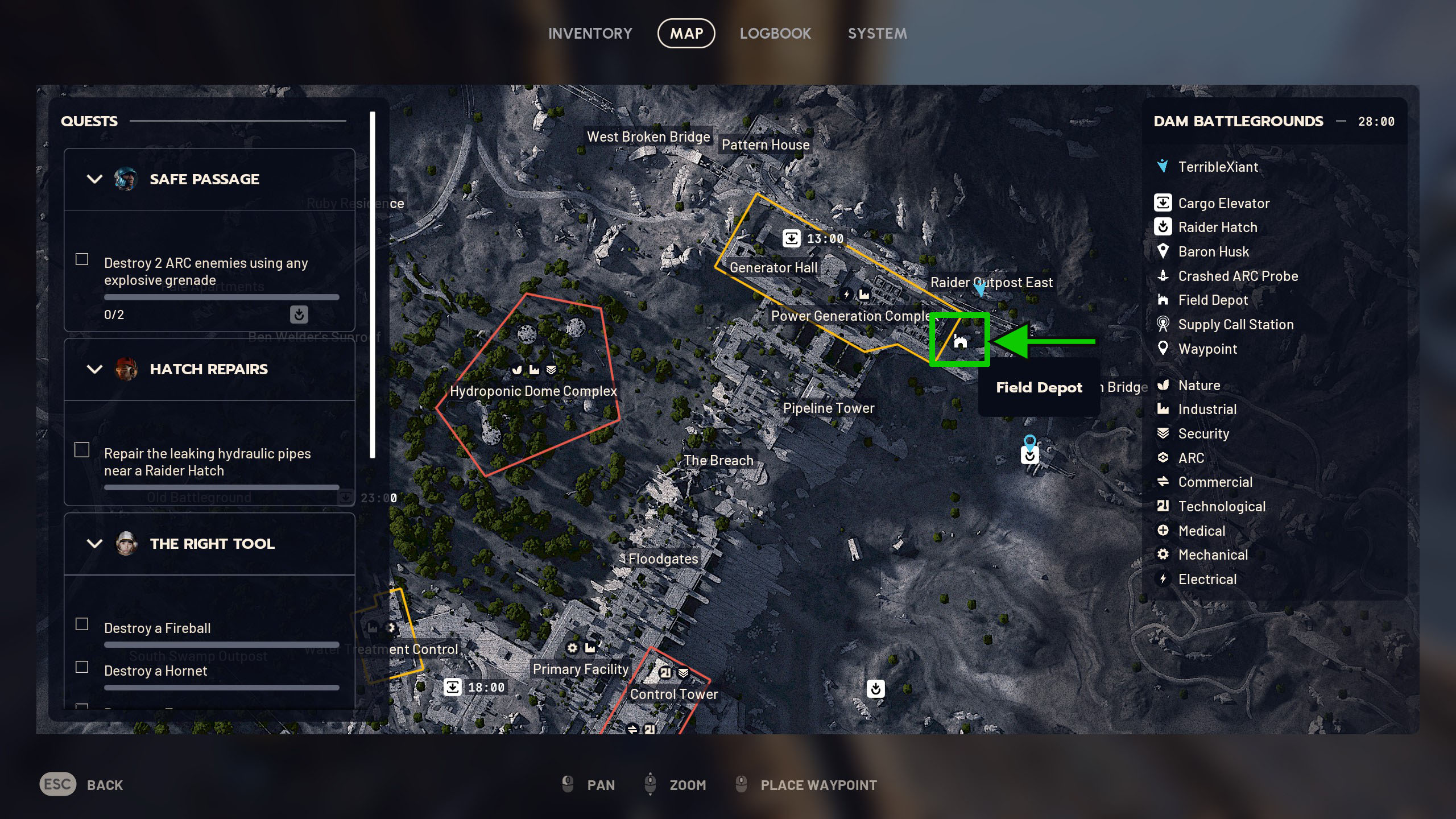Open the Logbook tab
Screen dimensions: 1456x819
(x=775, y=34)
